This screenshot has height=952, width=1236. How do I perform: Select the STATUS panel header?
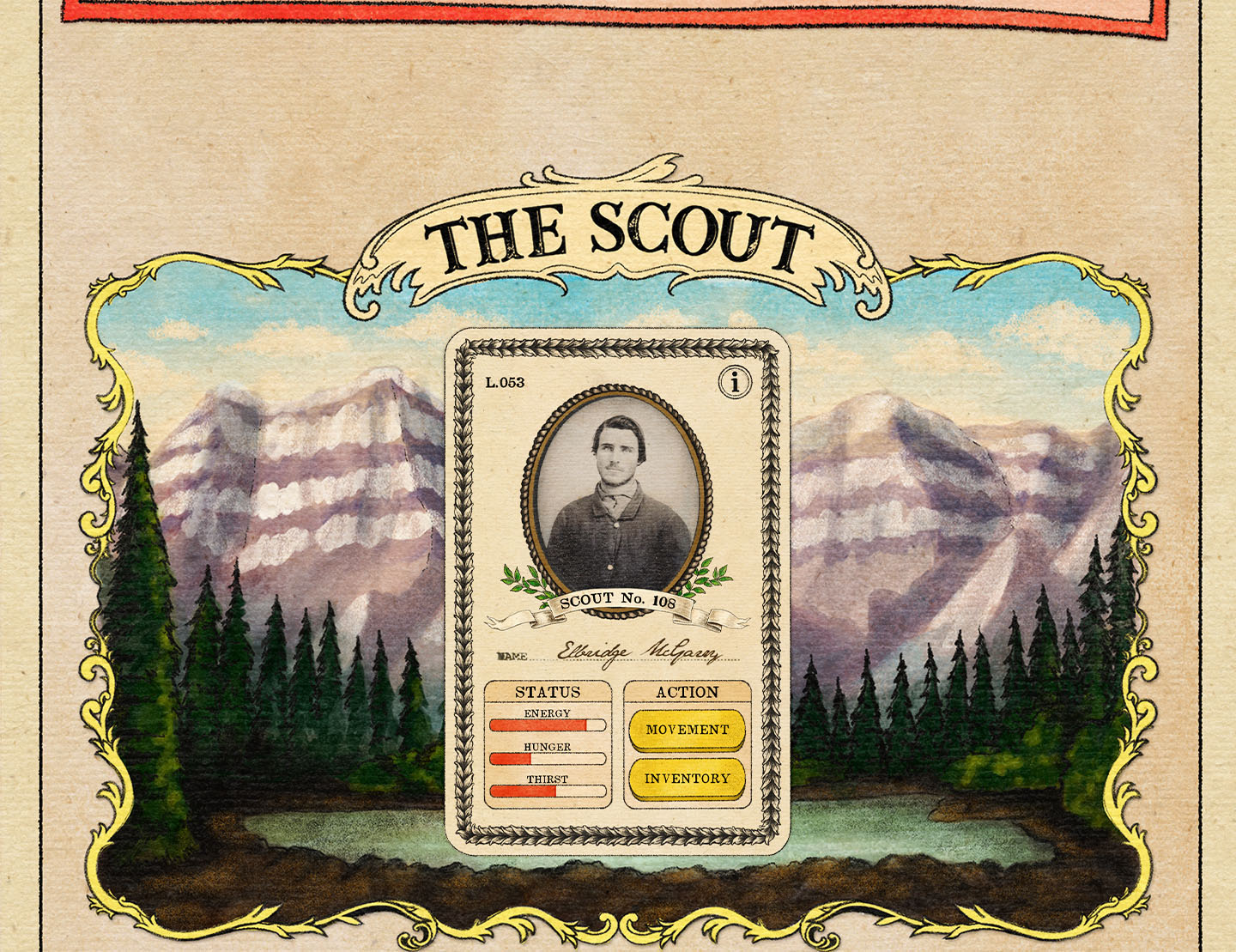point(549,691)
